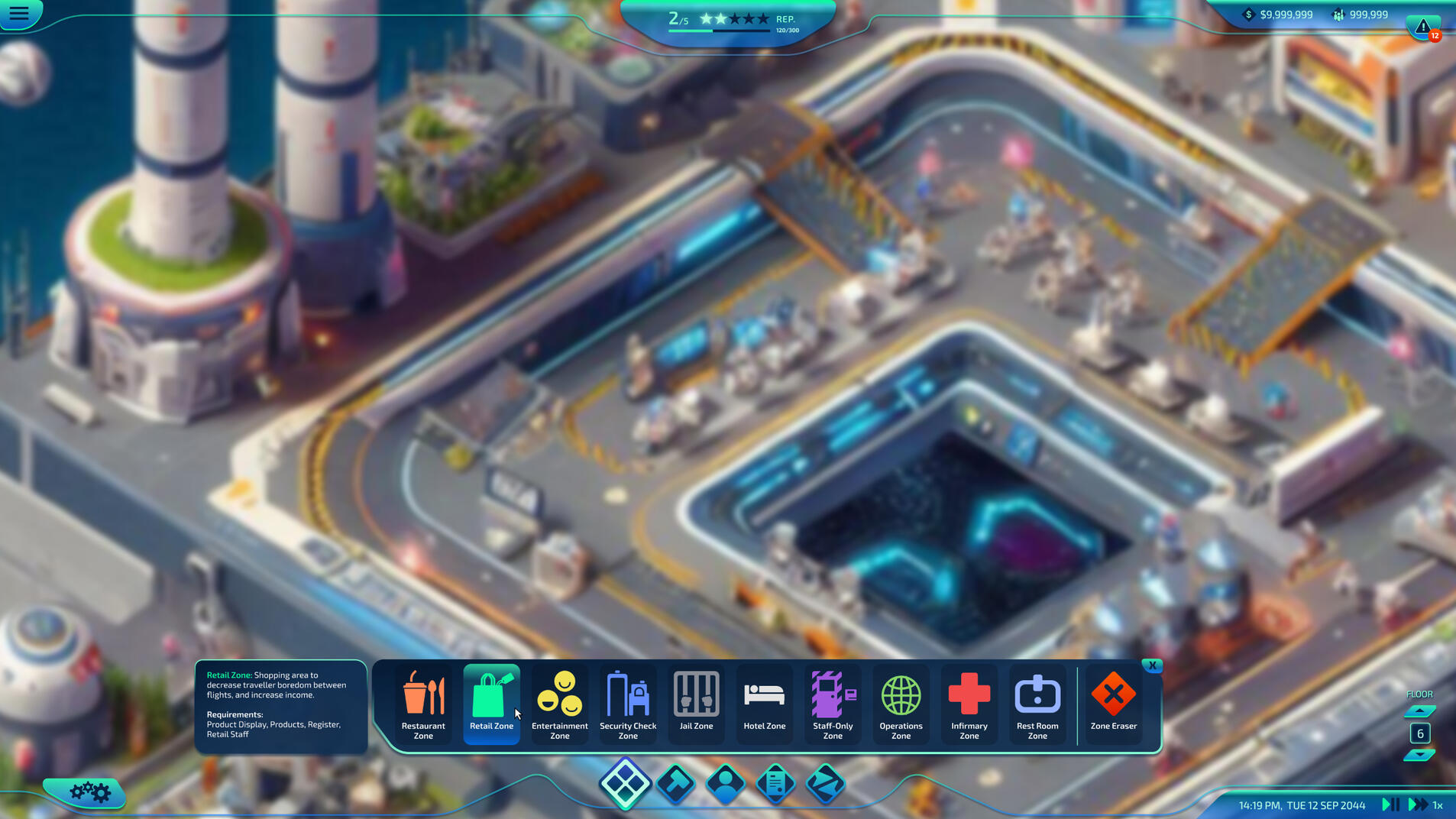The image size is (1456, 819).
Task: Expand the hamburger menu top-left
Action: [21, 13]
